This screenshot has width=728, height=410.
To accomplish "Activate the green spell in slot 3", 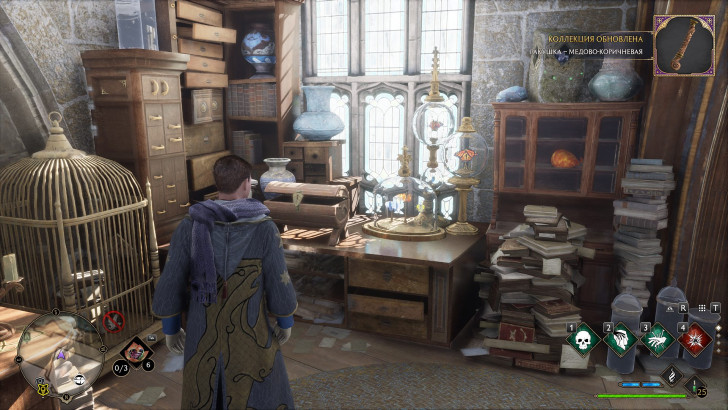I will [656, 339].
